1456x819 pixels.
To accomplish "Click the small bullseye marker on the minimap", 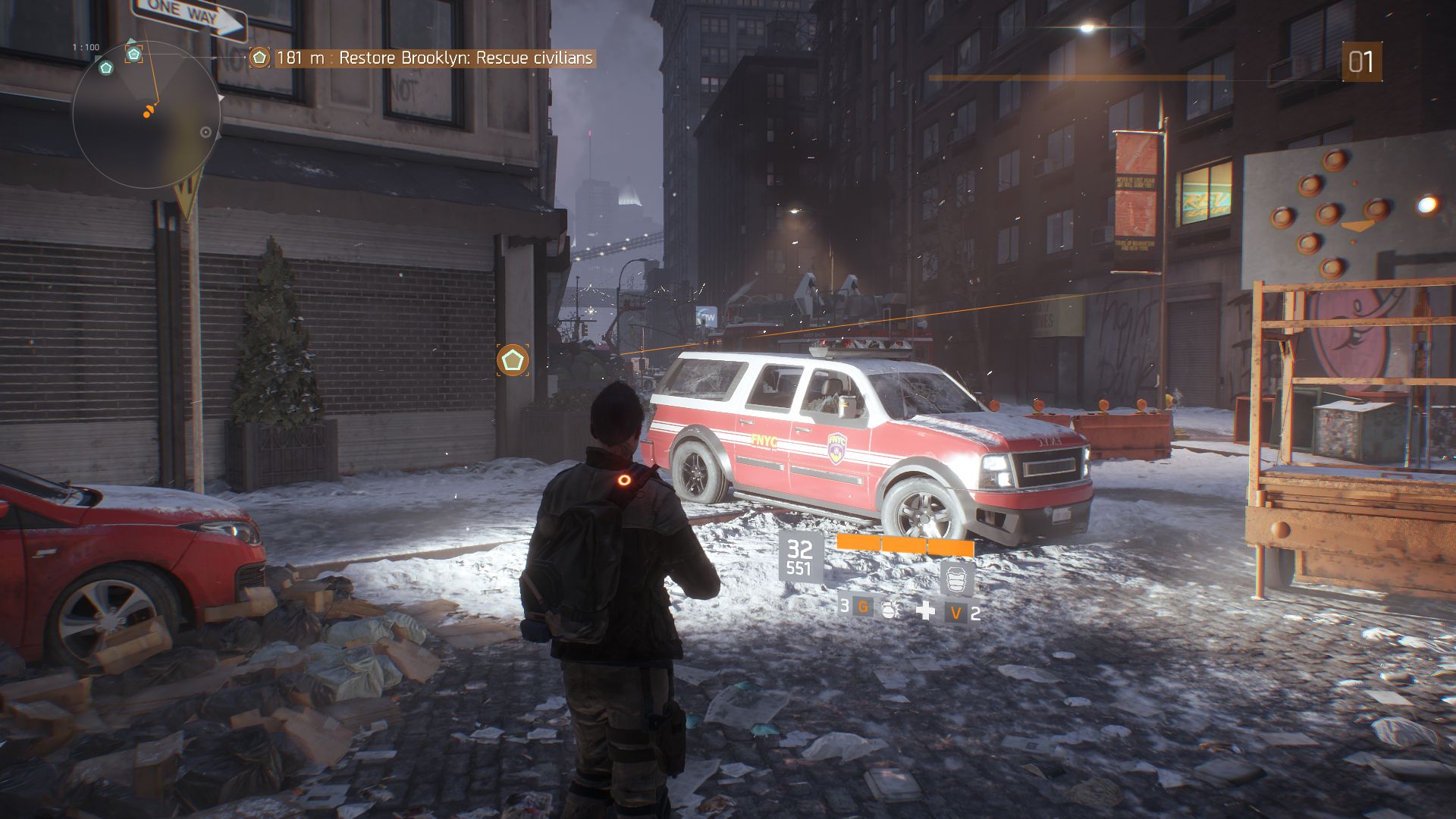I will (x=206, y=132).
